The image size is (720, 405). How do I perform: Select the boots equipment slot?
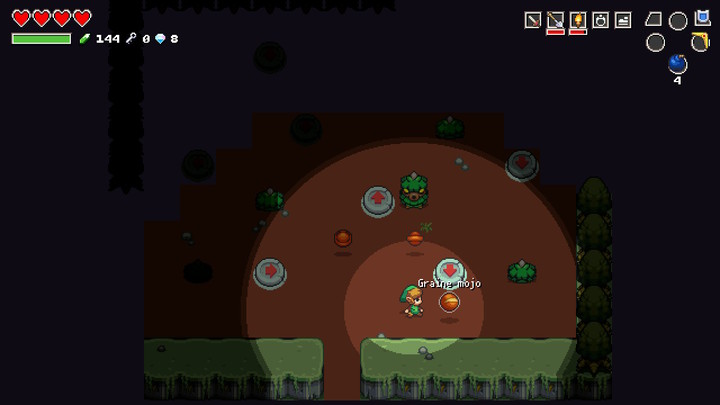[623, 20]
